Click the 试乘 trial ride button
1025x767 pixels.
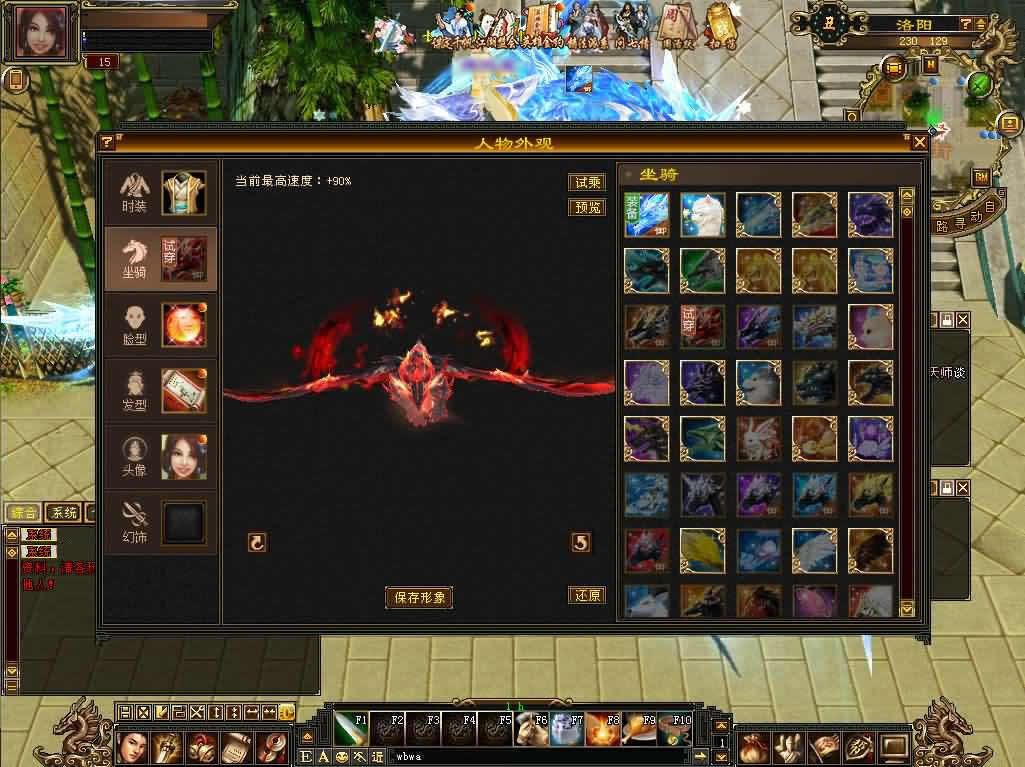tap(587, 182)
